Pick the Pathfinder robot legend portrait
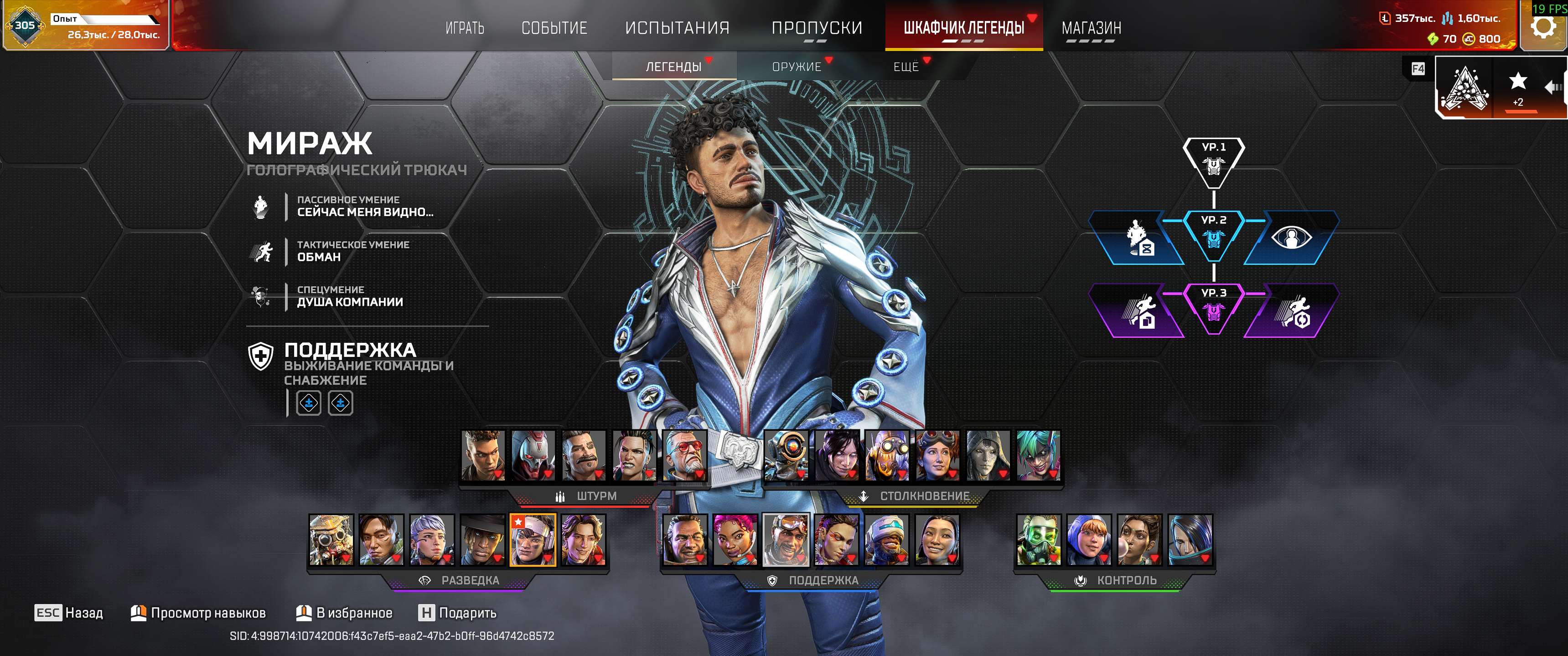The width and height of the screenshot is (1568, 656). coord(785,455)
